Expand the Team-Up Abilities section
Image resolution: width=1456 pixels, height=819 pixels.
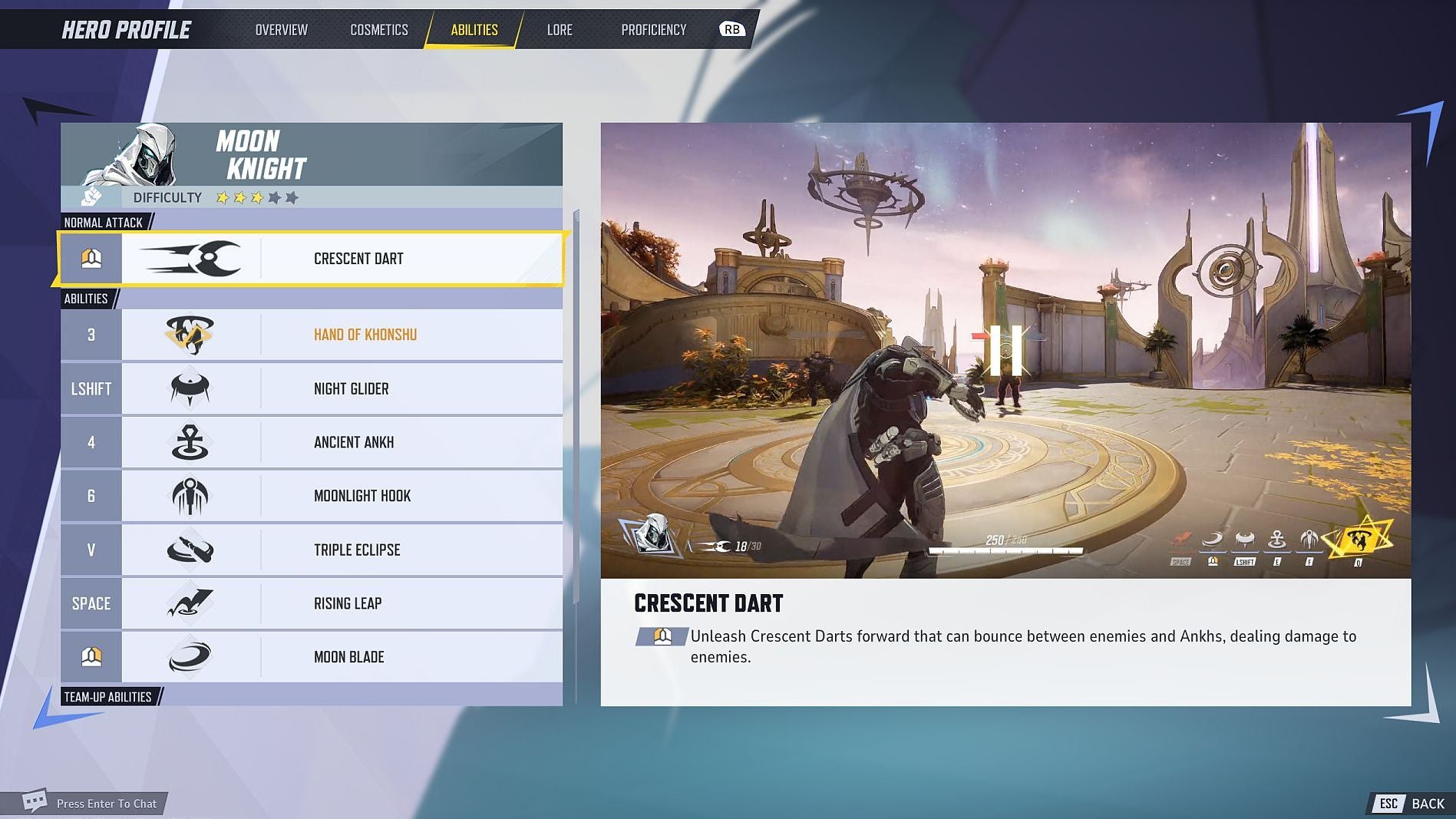point(108,697)
